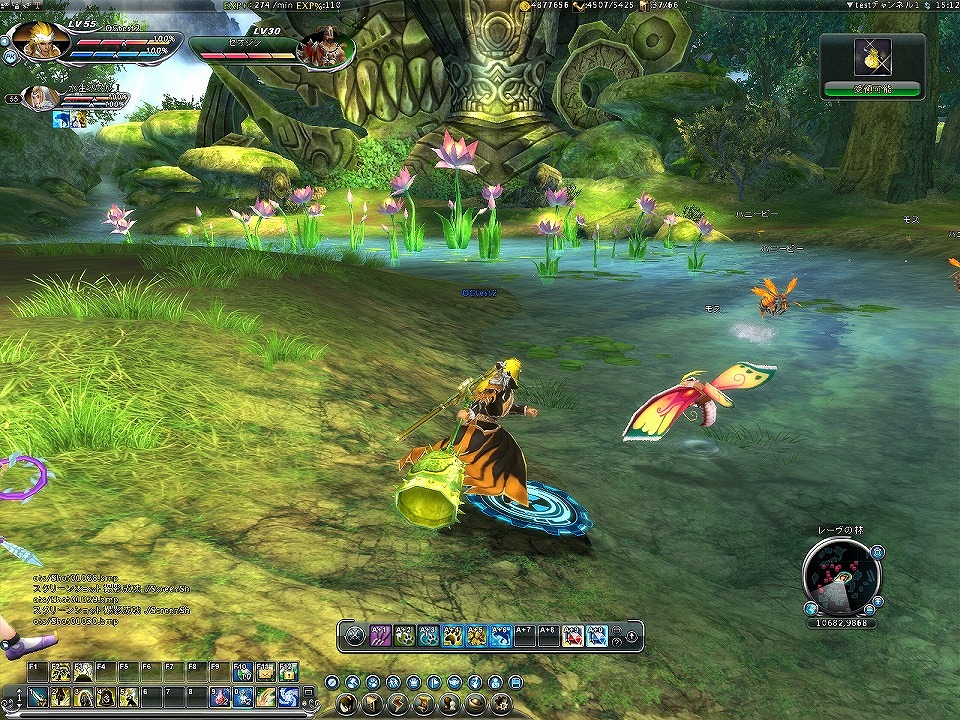Use the paw print skill
This screenshot has height=720, width=960.
[452, 635]
